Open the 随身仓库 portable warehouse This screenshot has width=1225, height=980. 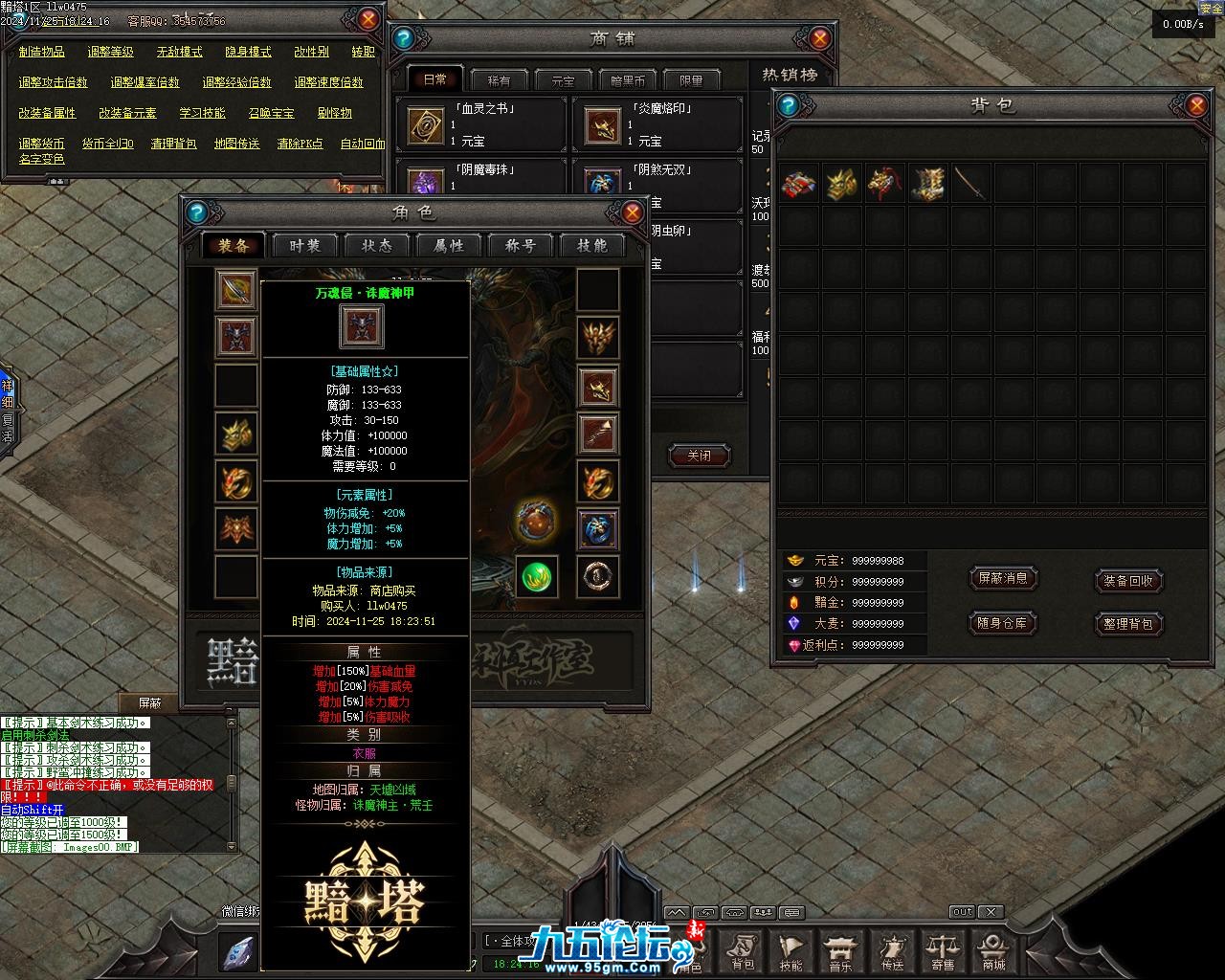click(x=1003, y=623)
